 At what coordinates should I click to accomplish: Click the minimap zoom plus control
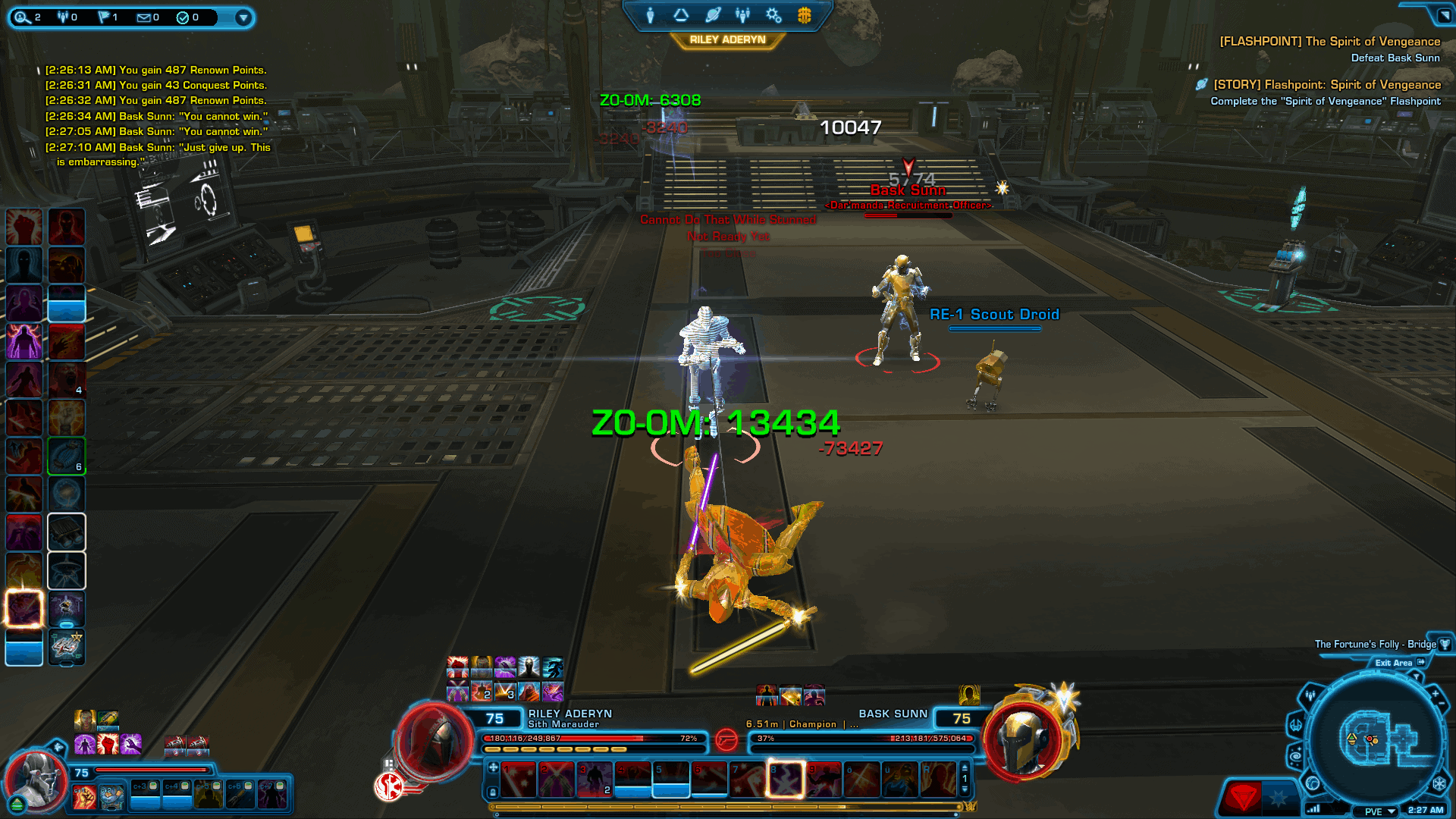point(1436,693)
